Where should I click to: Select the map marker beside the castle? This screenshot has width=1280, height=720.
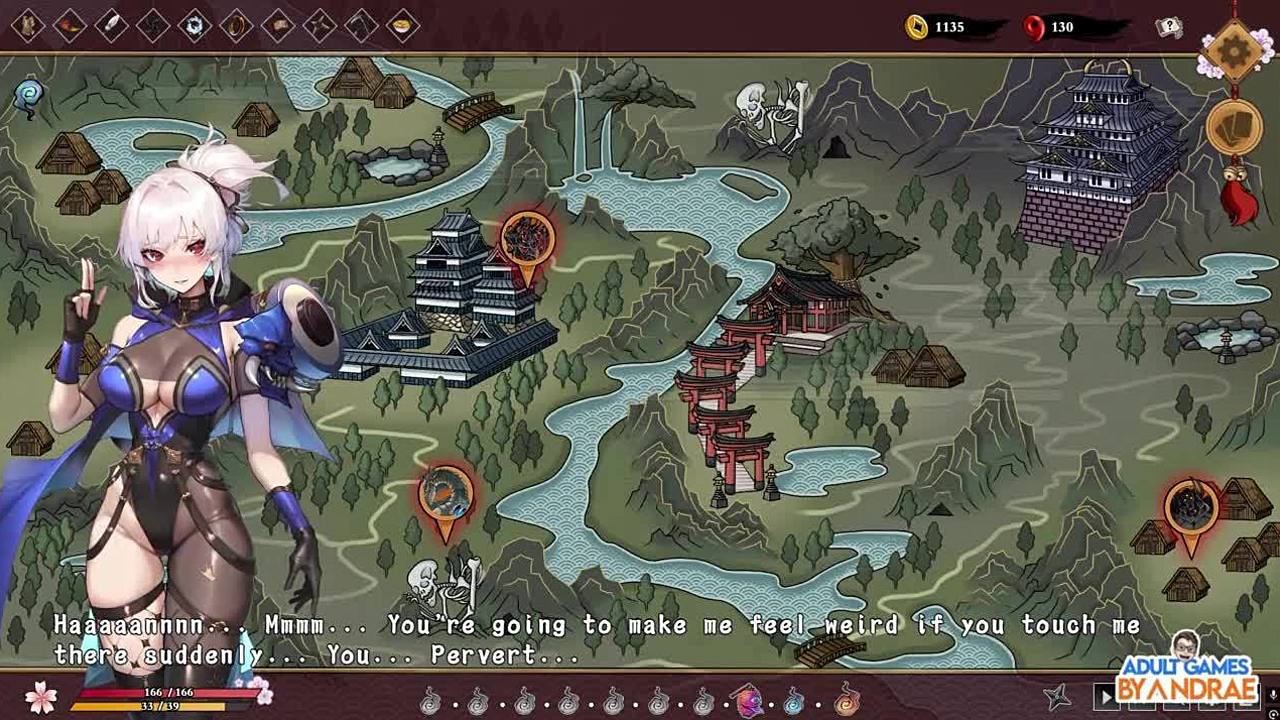527,243
